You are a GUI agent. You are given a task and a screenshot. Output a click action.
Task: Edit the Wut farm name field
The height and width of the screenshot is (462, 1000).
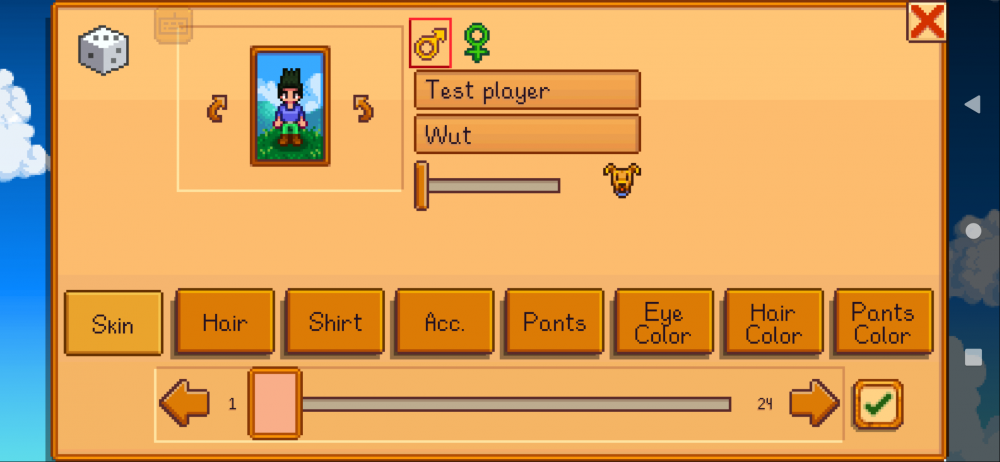[x=527, y=134]
